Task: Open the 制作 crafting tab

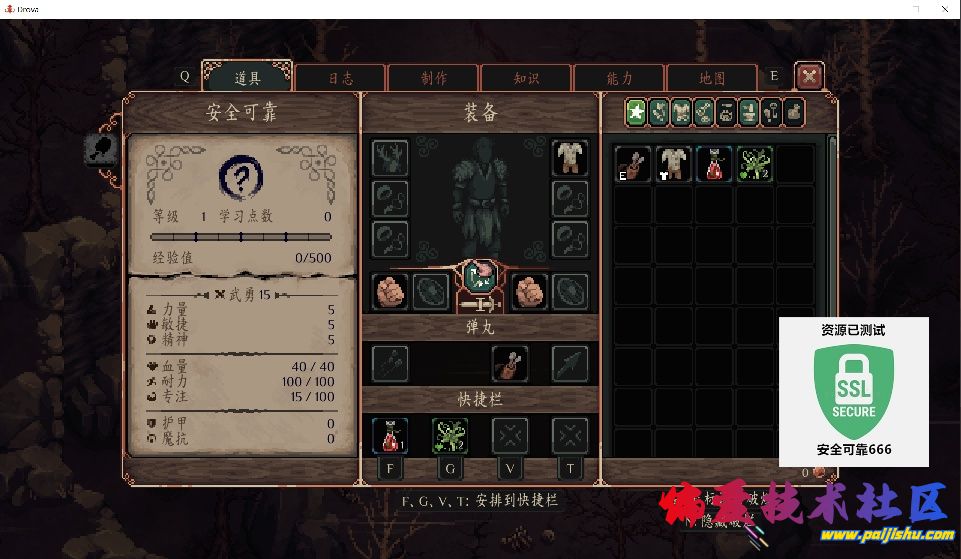Action: pos(432,78)
